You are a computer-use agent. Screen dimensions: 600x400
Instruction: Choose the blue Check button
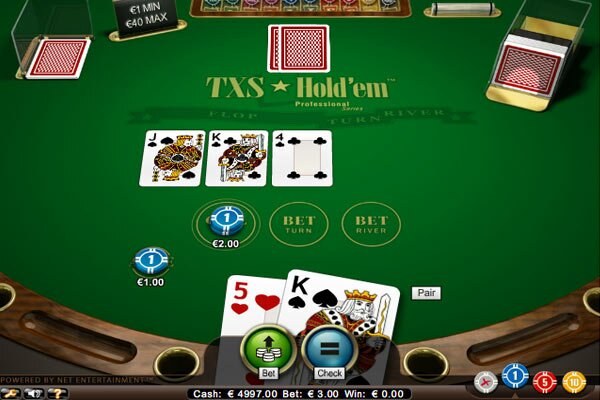[327, 351]
